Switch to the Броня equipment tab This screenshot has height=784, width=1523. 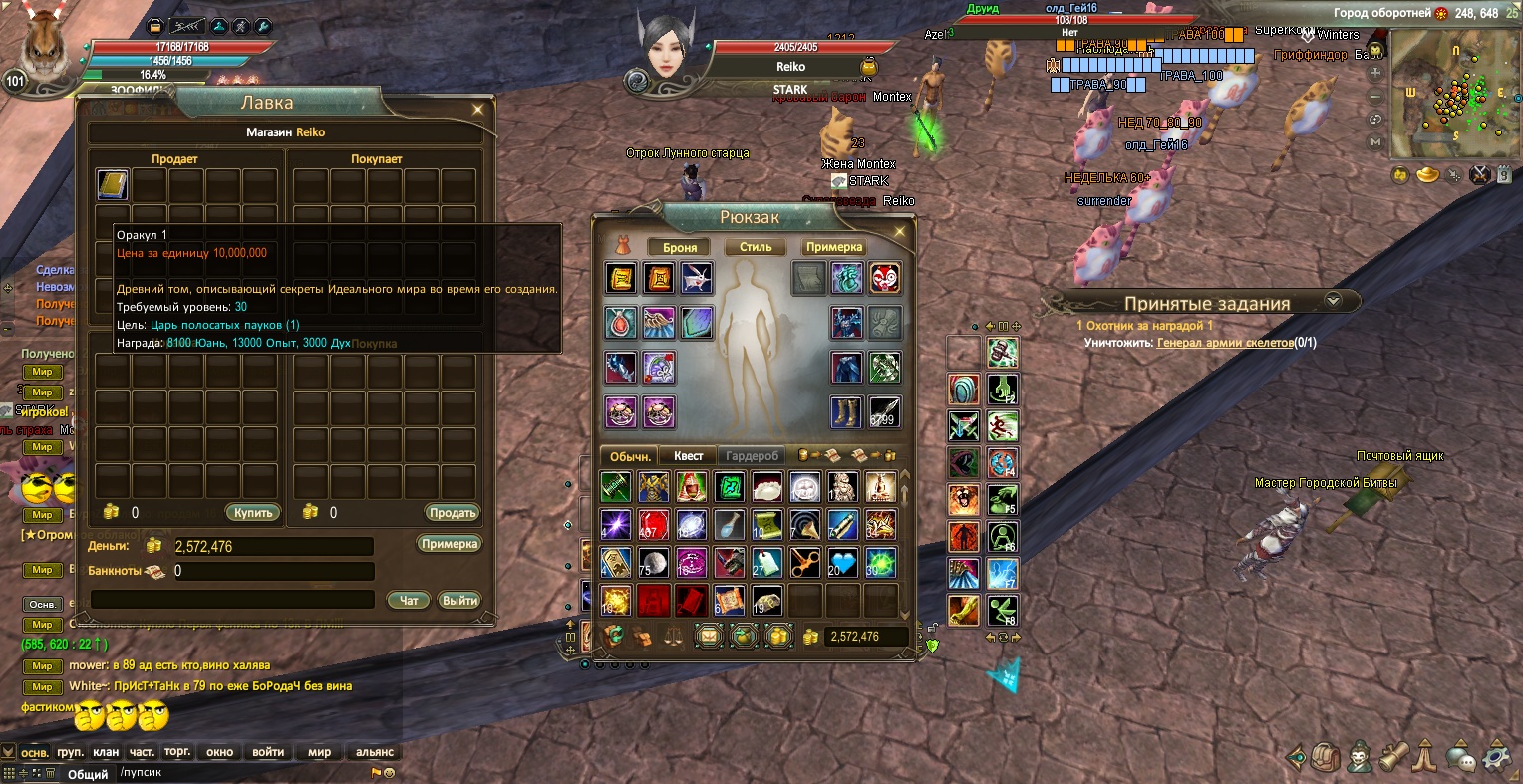680,247
